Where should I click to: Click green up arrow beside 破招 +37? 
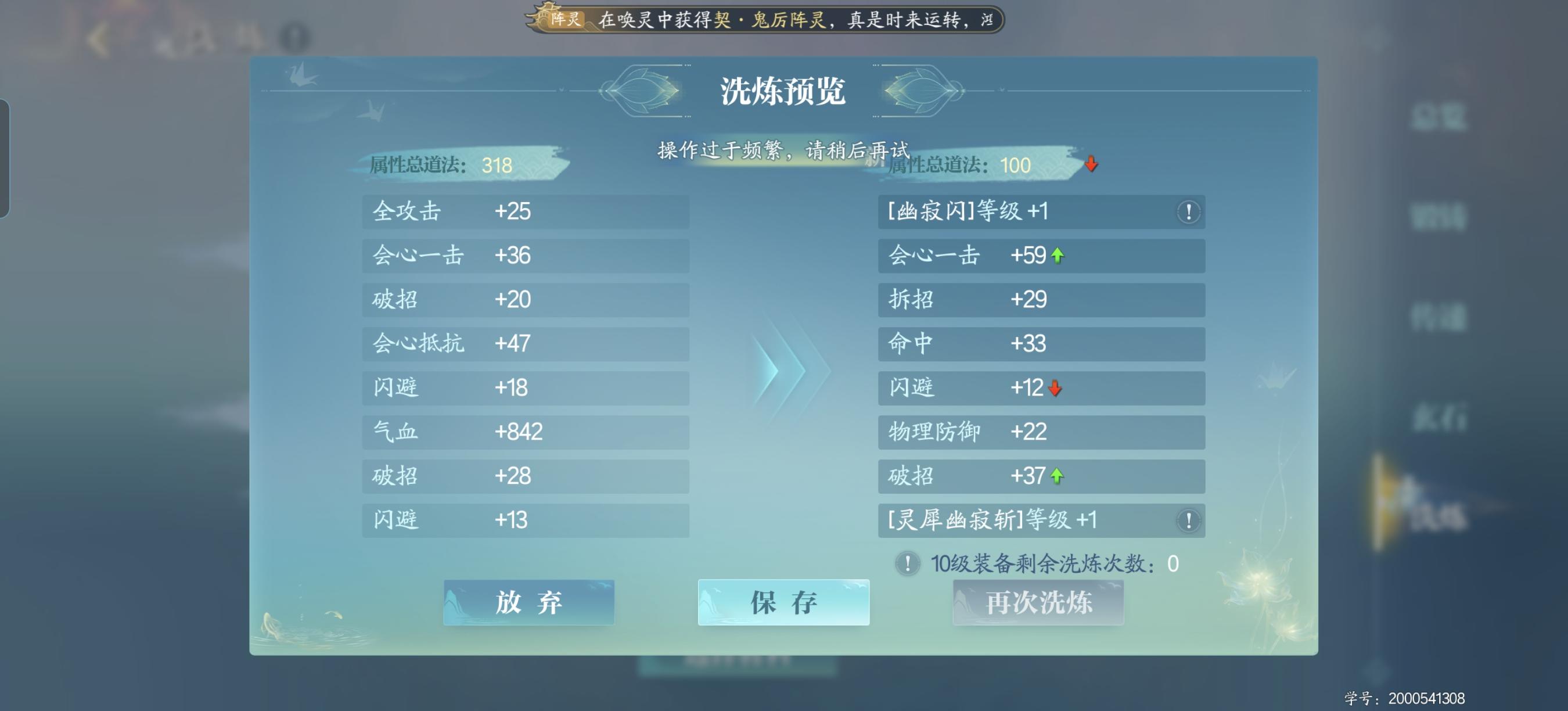coord(1059,477)
